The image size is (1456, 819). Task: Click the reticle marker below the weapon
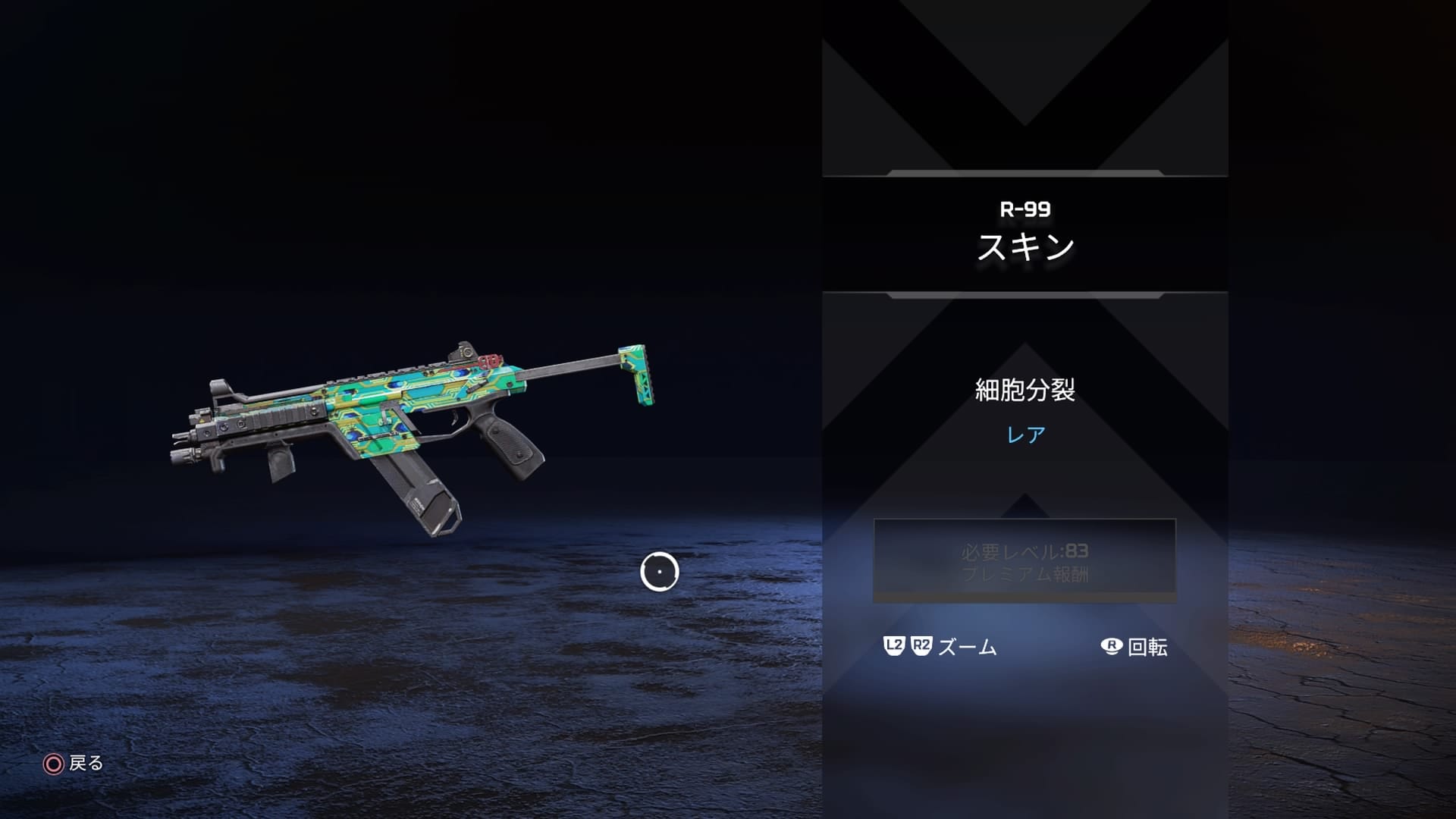click(659, 572)
